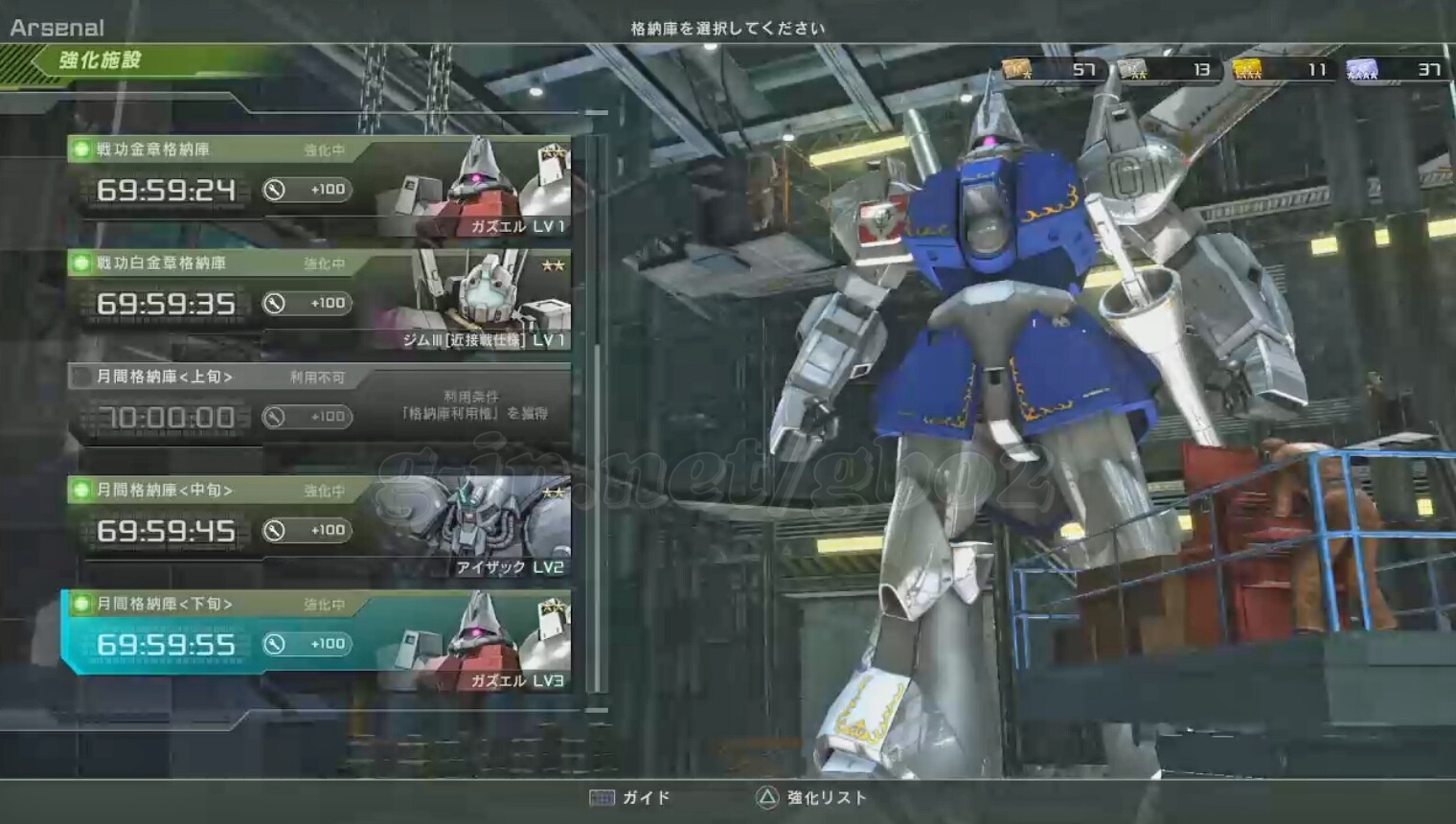Click the ガズエル LV3 unit thumbnail
Screen dimensions: 1456x824
[x=479, y=642]
